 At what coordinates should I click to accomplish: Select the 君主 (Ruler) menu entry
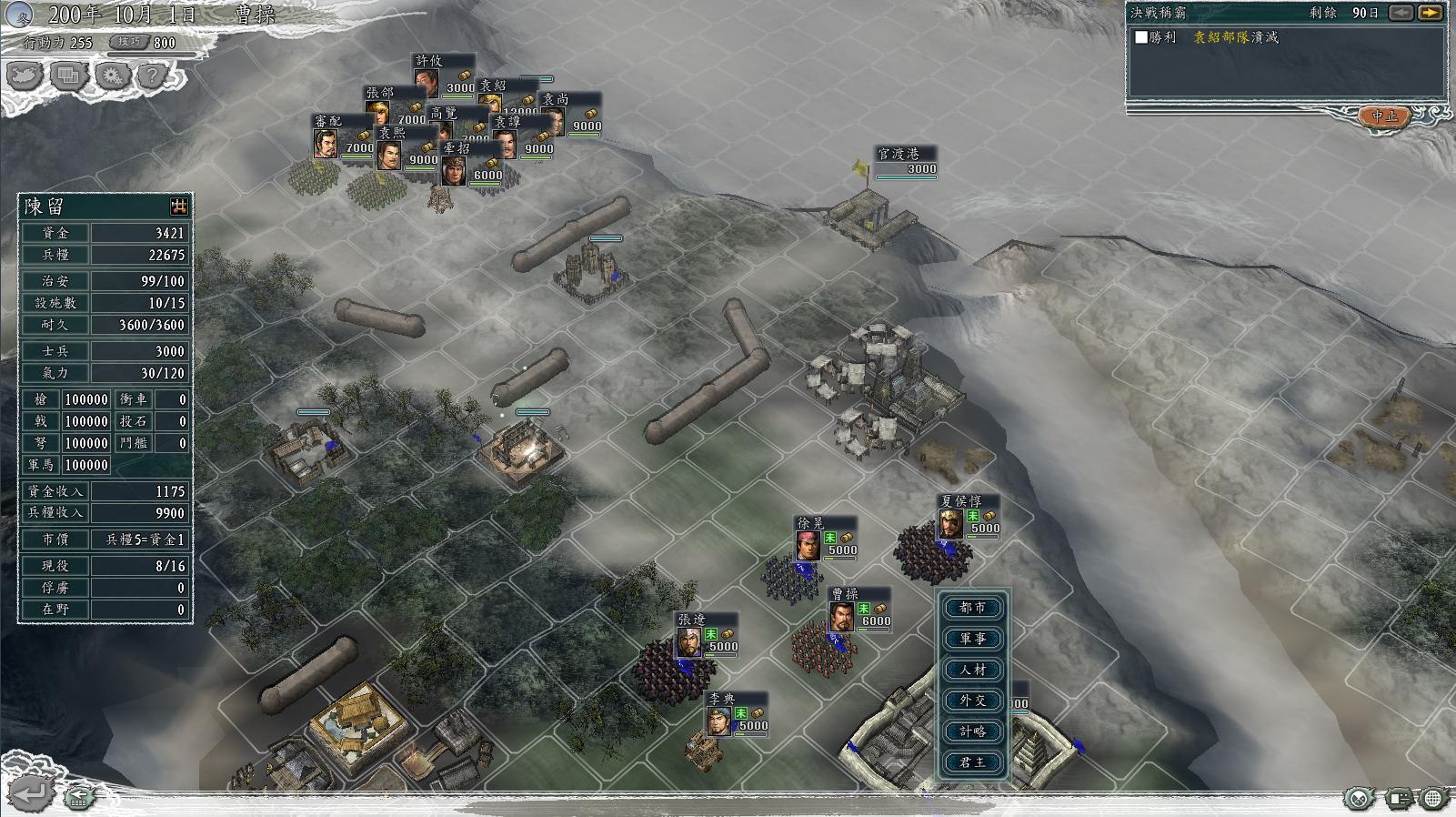point(972,762)
